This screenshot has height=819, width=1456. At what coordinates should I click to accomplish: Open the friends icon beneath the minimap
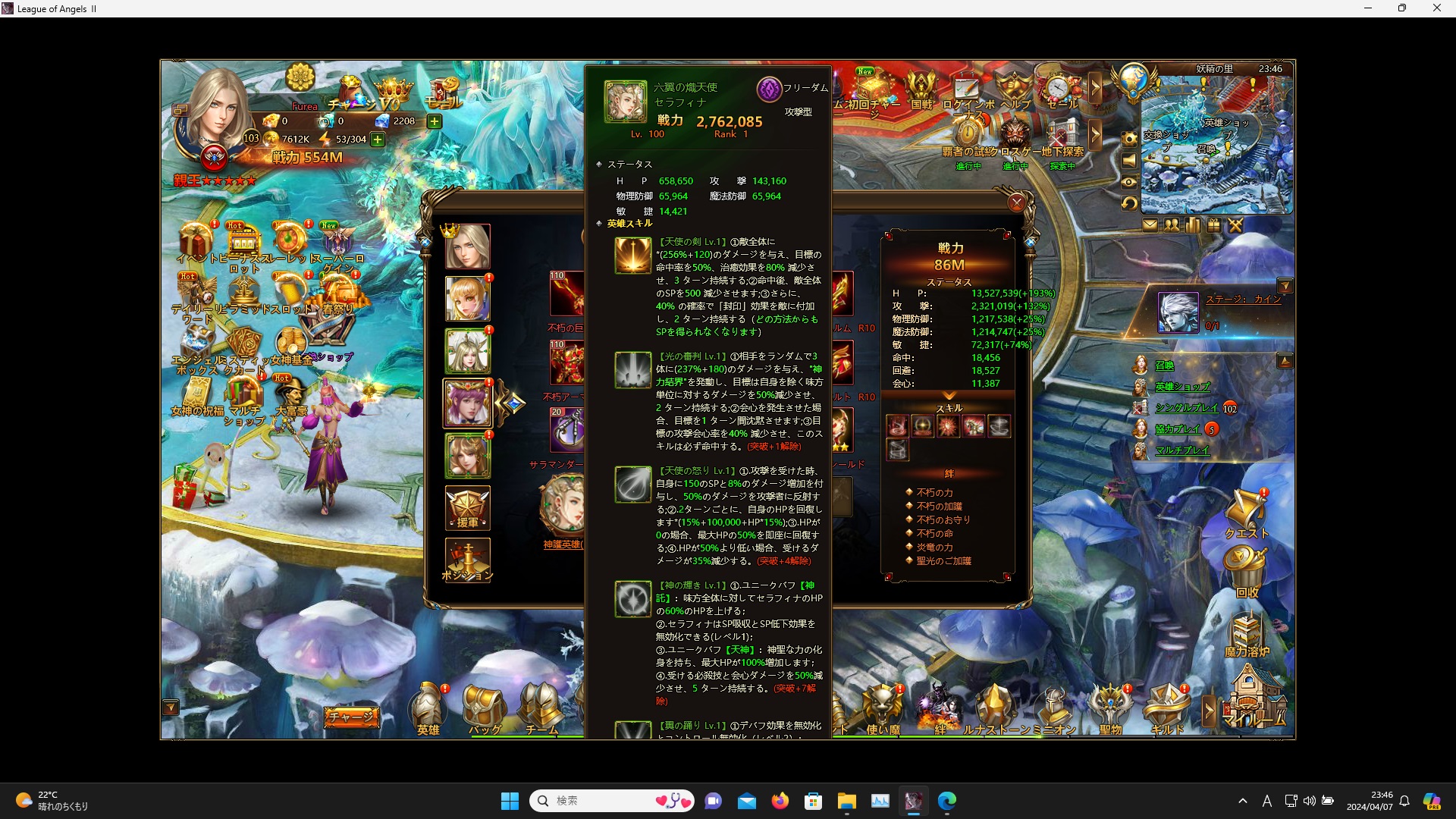[x=1171, y=224]
